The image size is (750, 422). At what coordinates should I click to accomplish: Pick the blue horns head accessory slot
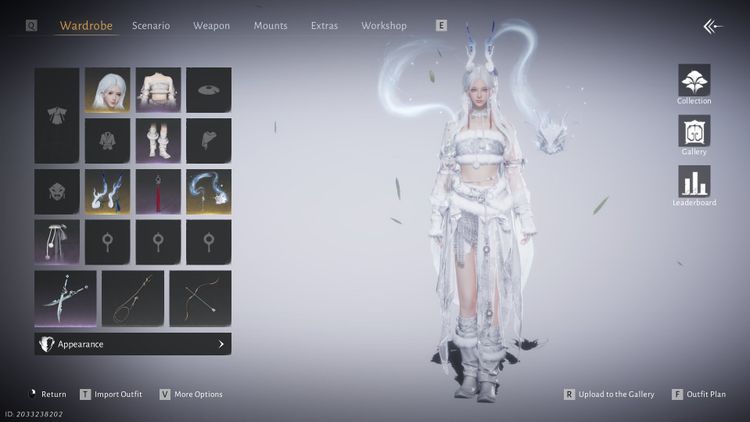(x=108, y=191)
